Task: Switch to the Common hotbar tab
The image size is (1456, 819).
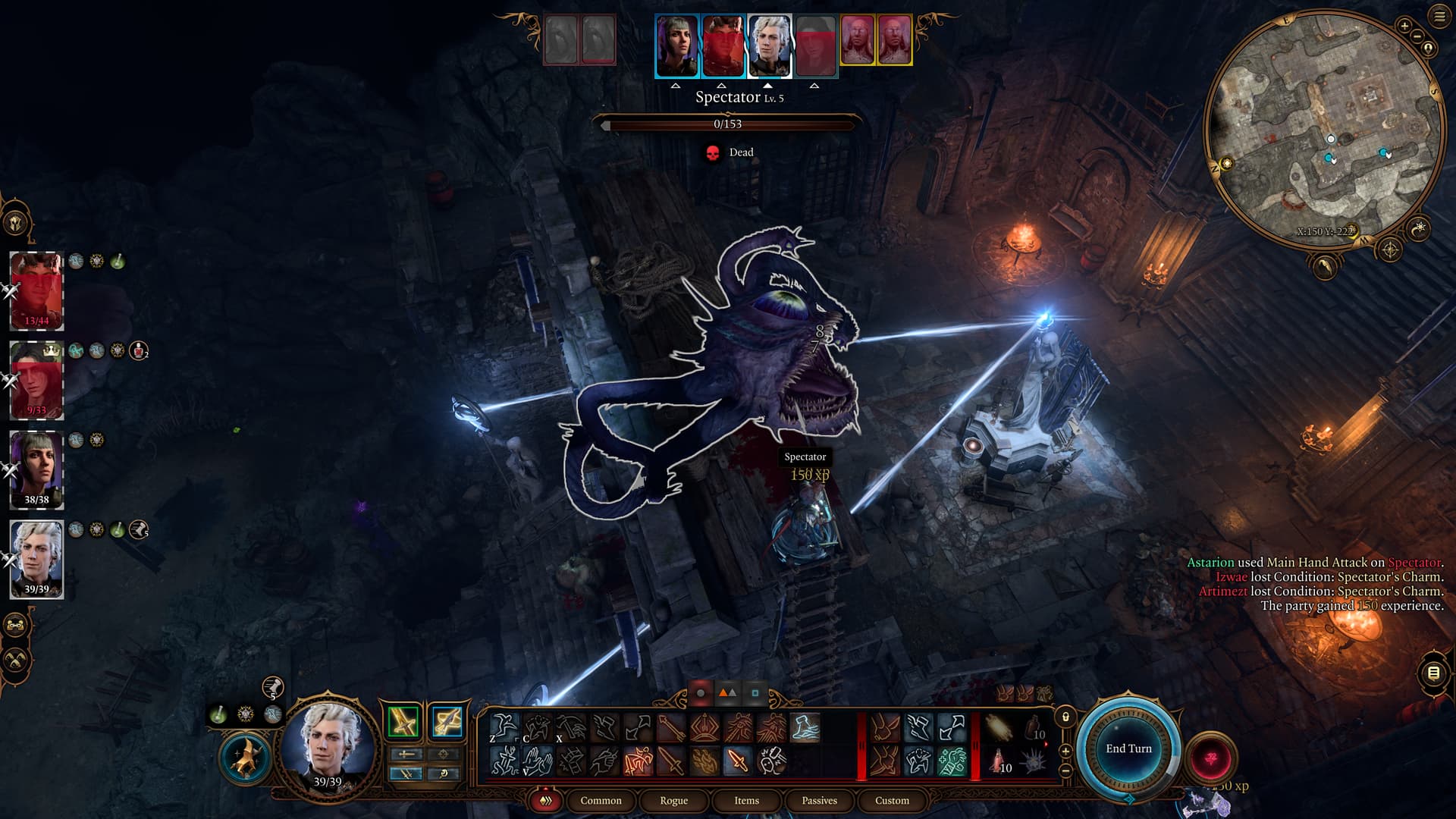Action: tap(601, 800)
